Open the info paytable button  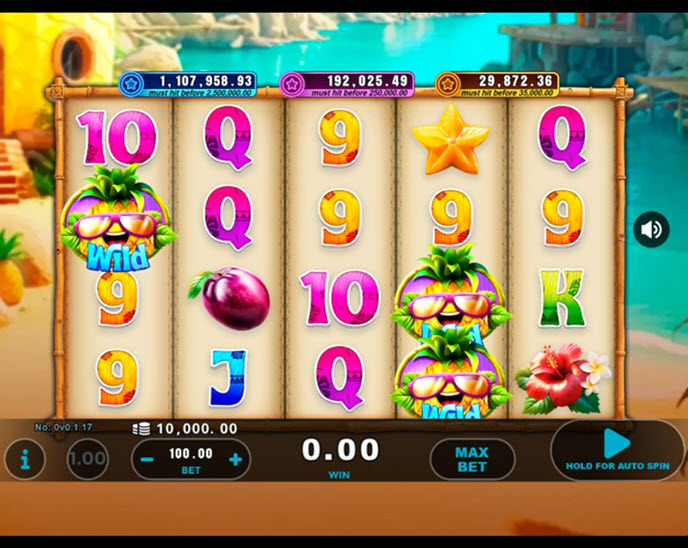coord(25,460)
